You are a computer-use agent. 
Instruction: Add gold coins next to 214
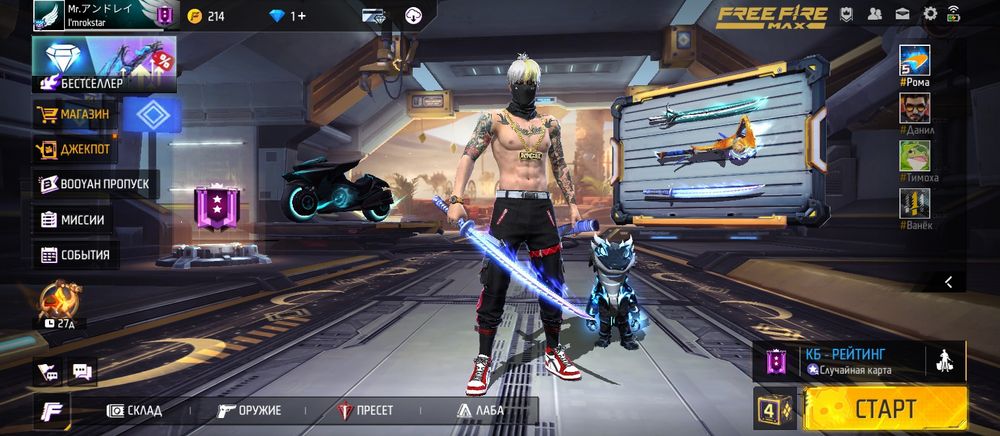coord(194,16)
